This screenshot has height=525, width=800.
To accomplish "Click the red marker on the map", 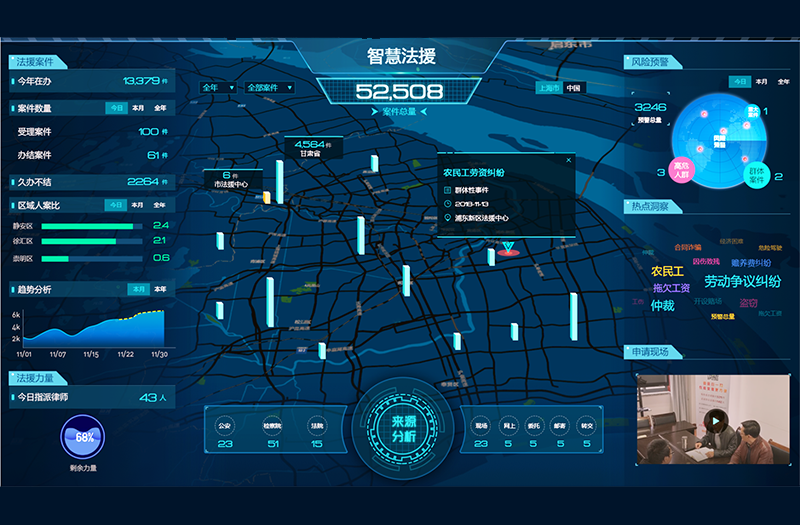I will coord(509,247).
